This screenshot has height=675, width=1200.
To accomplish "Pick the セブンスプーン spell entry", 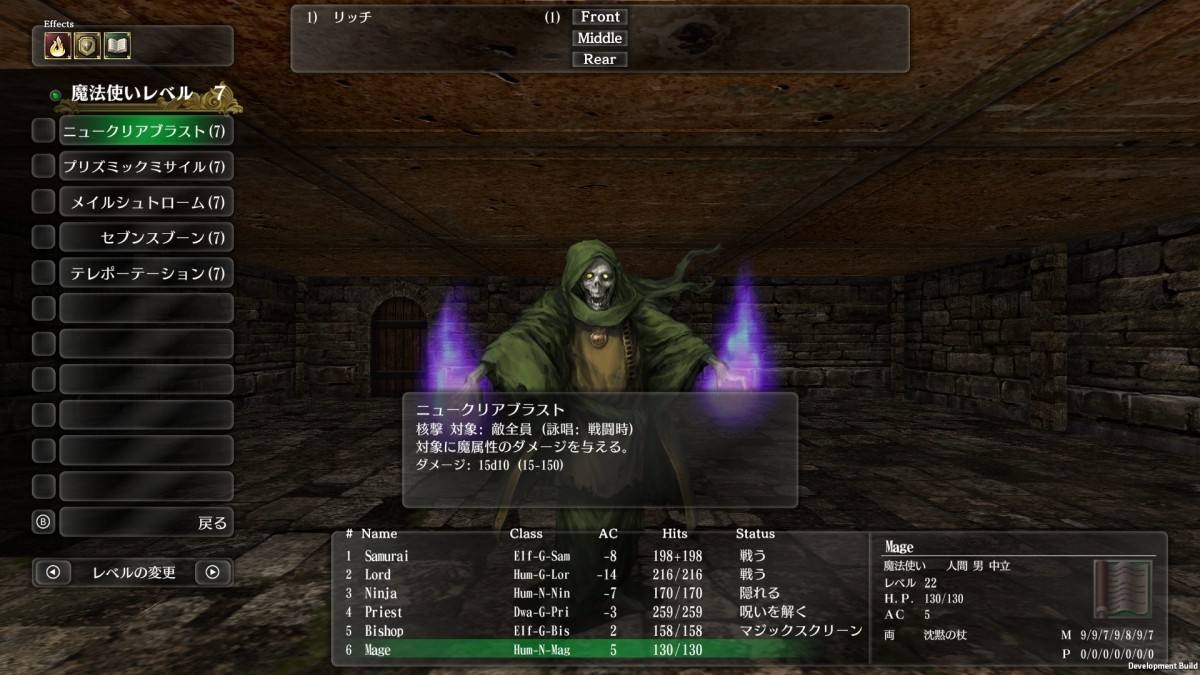I will pos(146,238).
